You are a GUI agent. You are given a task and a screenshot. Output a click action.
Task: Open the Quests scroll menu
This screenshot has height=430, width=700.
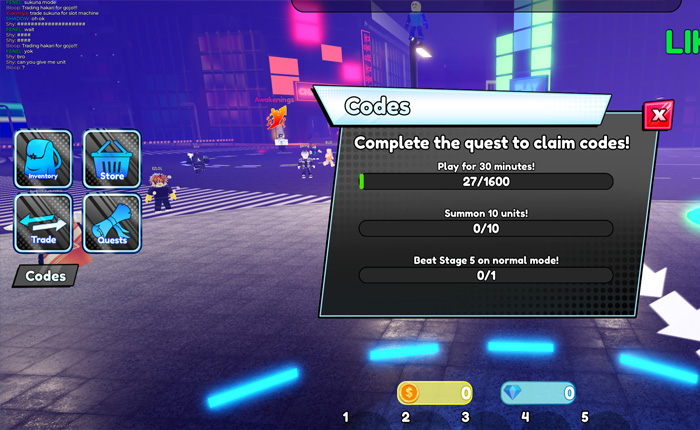tap(111, 223)
